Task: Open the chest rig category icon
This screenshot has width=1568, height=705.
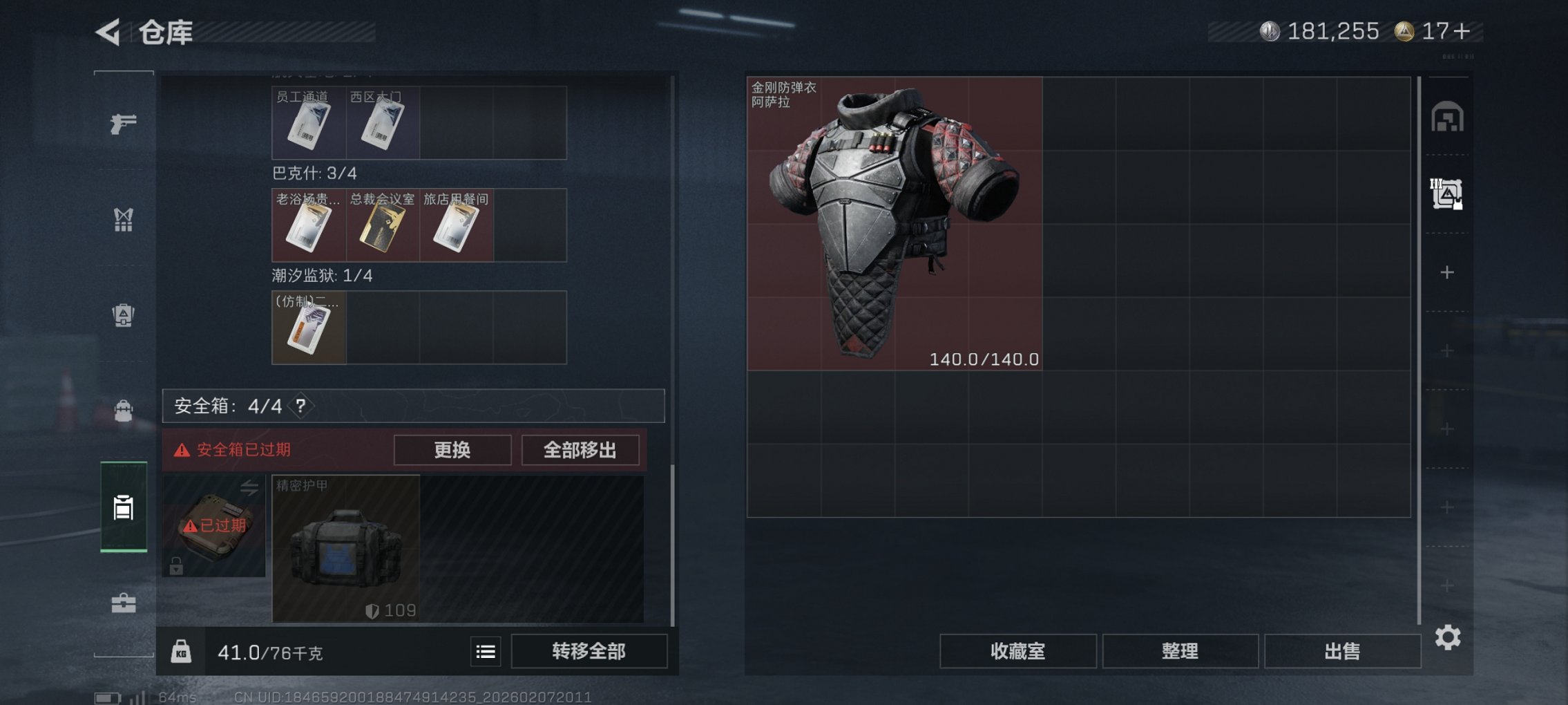Action: click(x=123, y=220)
